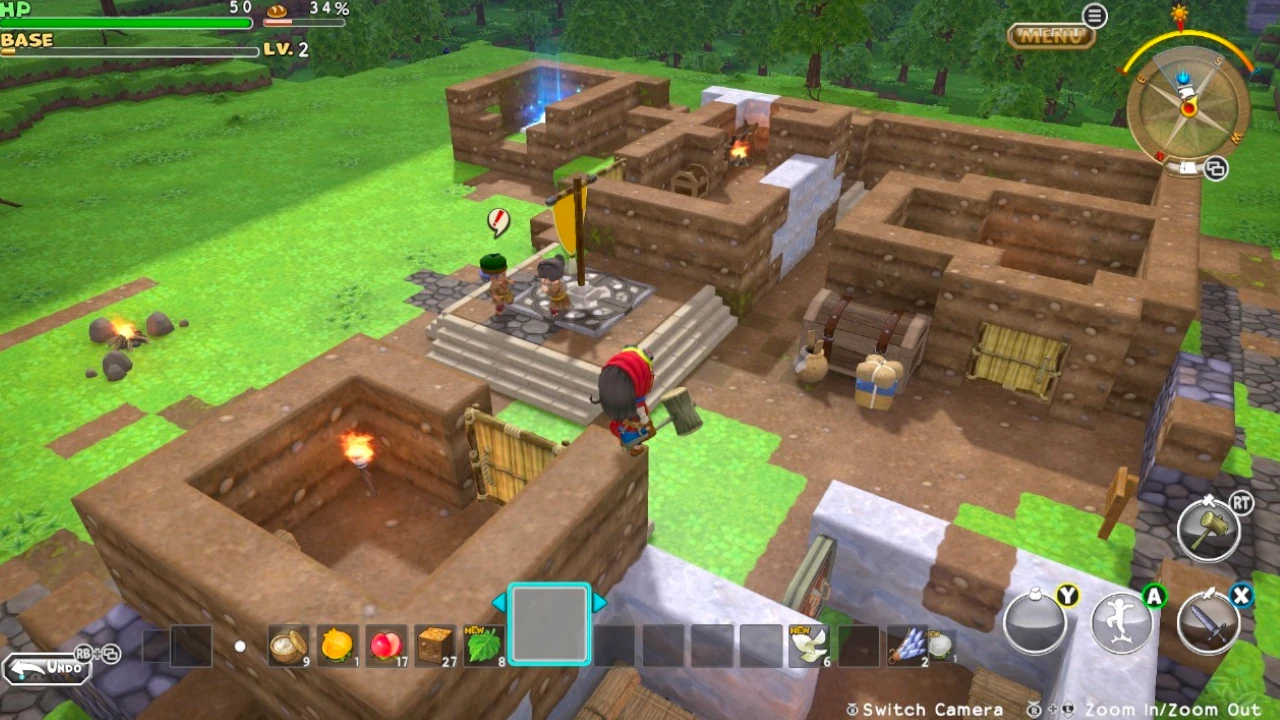Select the highlighted empty hotbar slot
The width and height of the screenshot is (1280, 720).
[x=549, y=625]
